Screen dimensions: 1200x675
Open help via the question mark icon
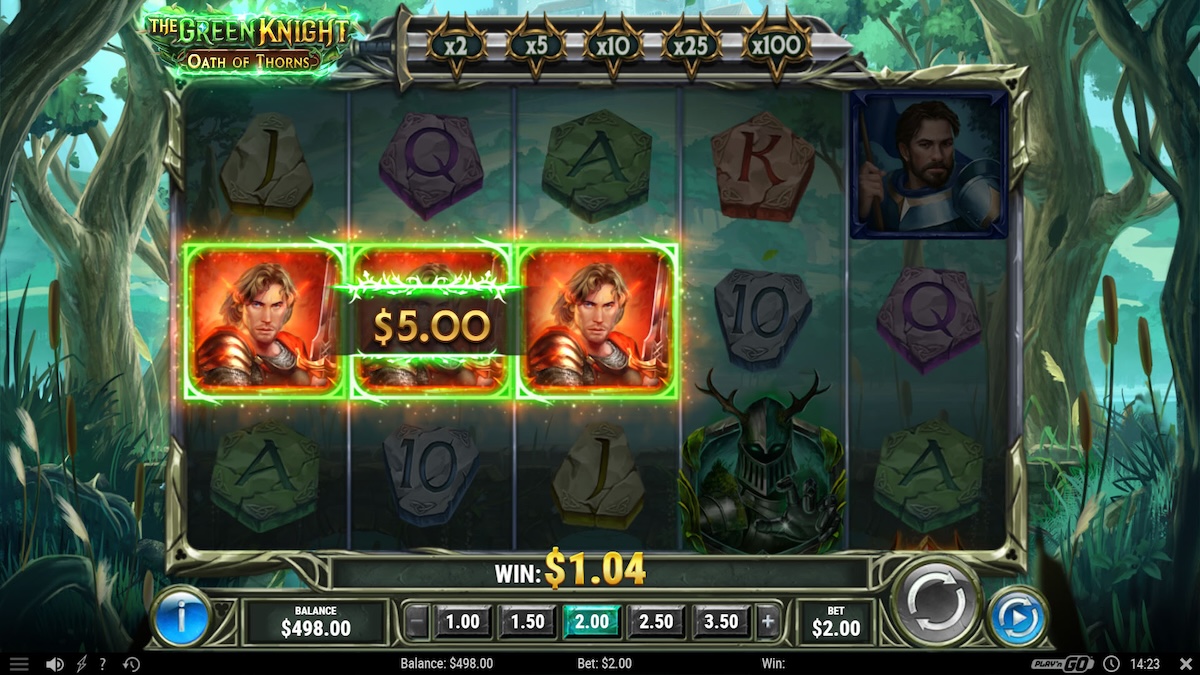pos(102,664)
